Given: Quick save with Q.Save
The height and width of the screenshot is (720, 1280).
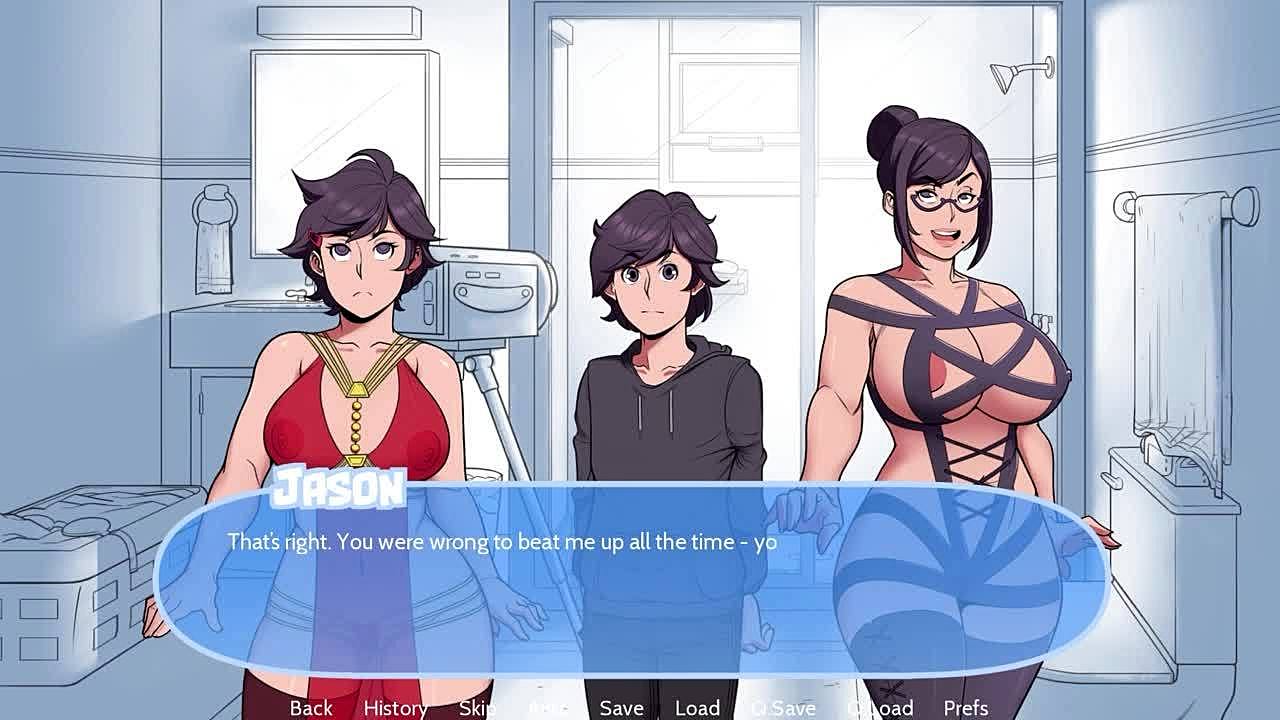Looking at the screenshot, I should 783,708.
